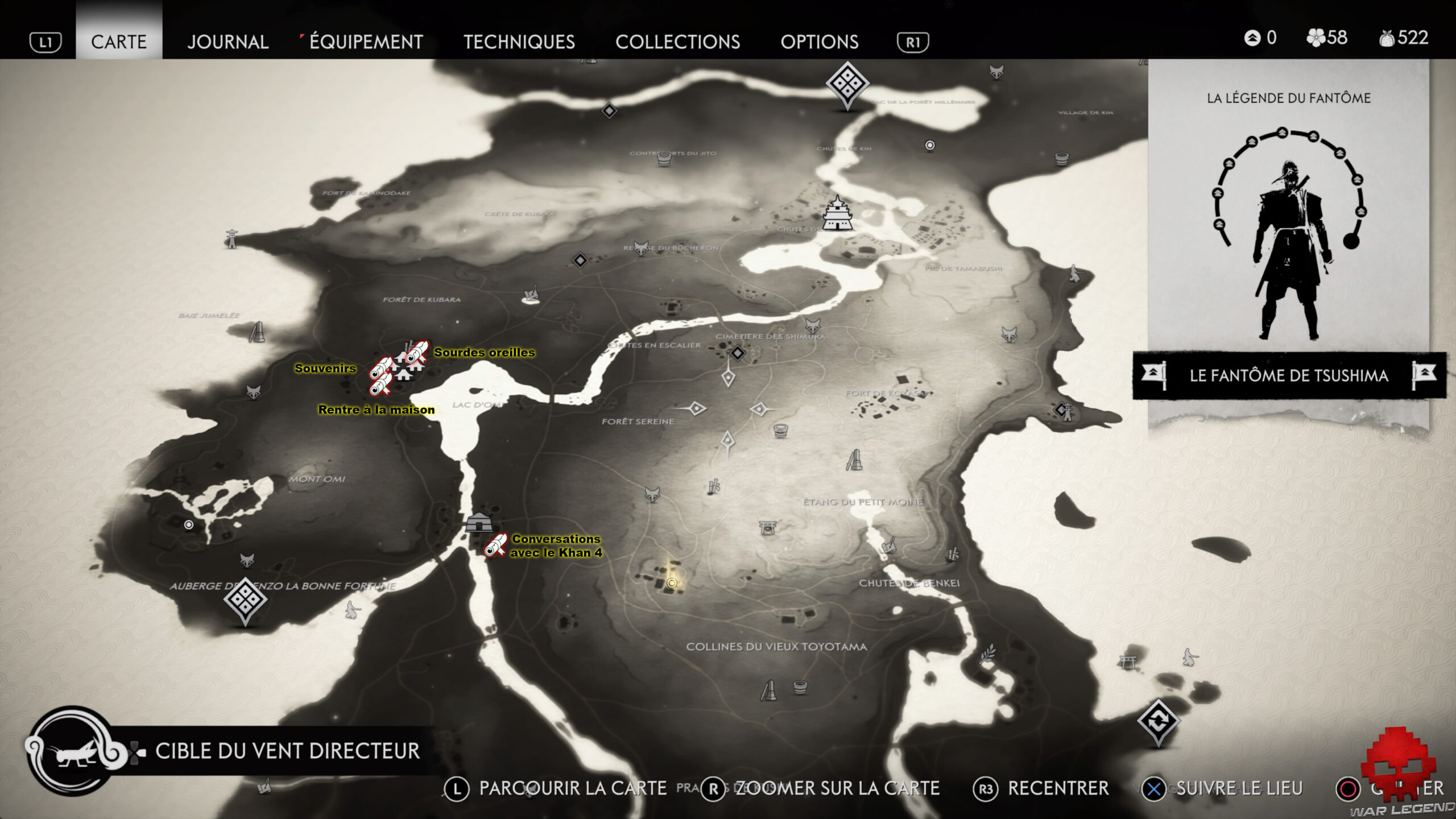Select the Carte tab
1456x819 pixels.
pyautogui.click(x=119, y=42)
